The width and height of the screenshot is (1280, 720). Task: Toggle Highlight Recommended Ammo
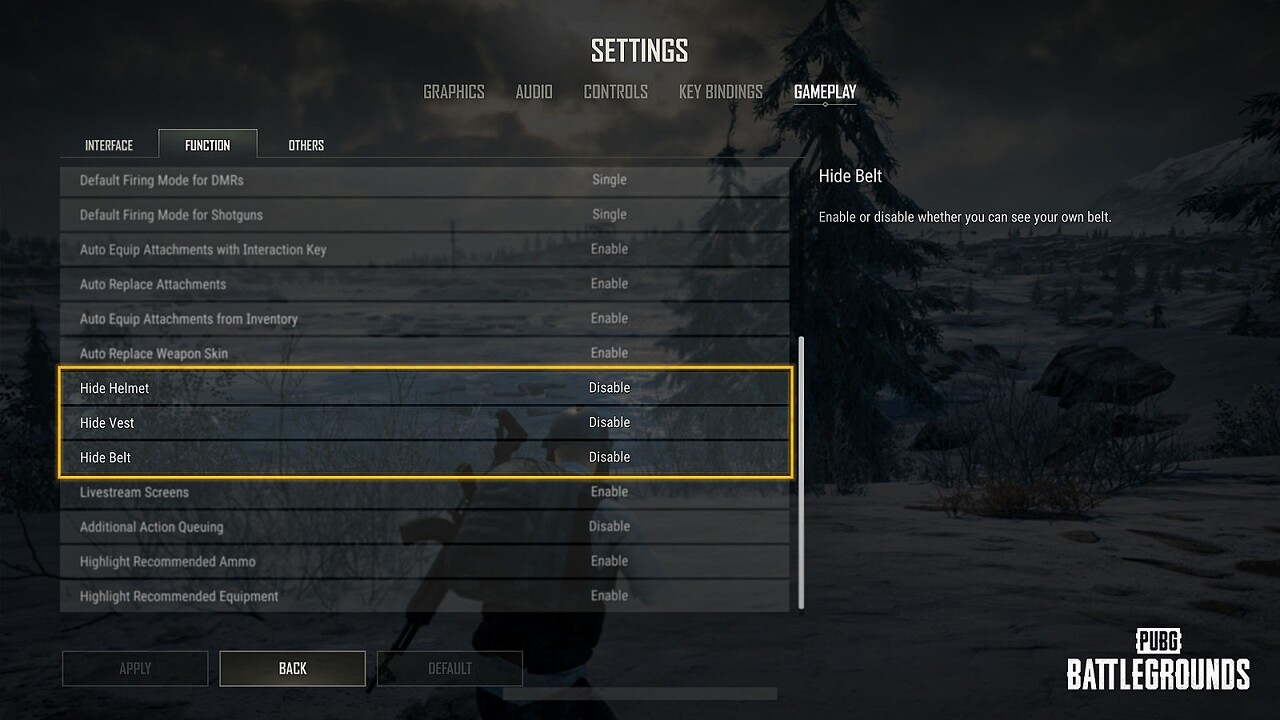pyautogui.click(x=609, y=562)
